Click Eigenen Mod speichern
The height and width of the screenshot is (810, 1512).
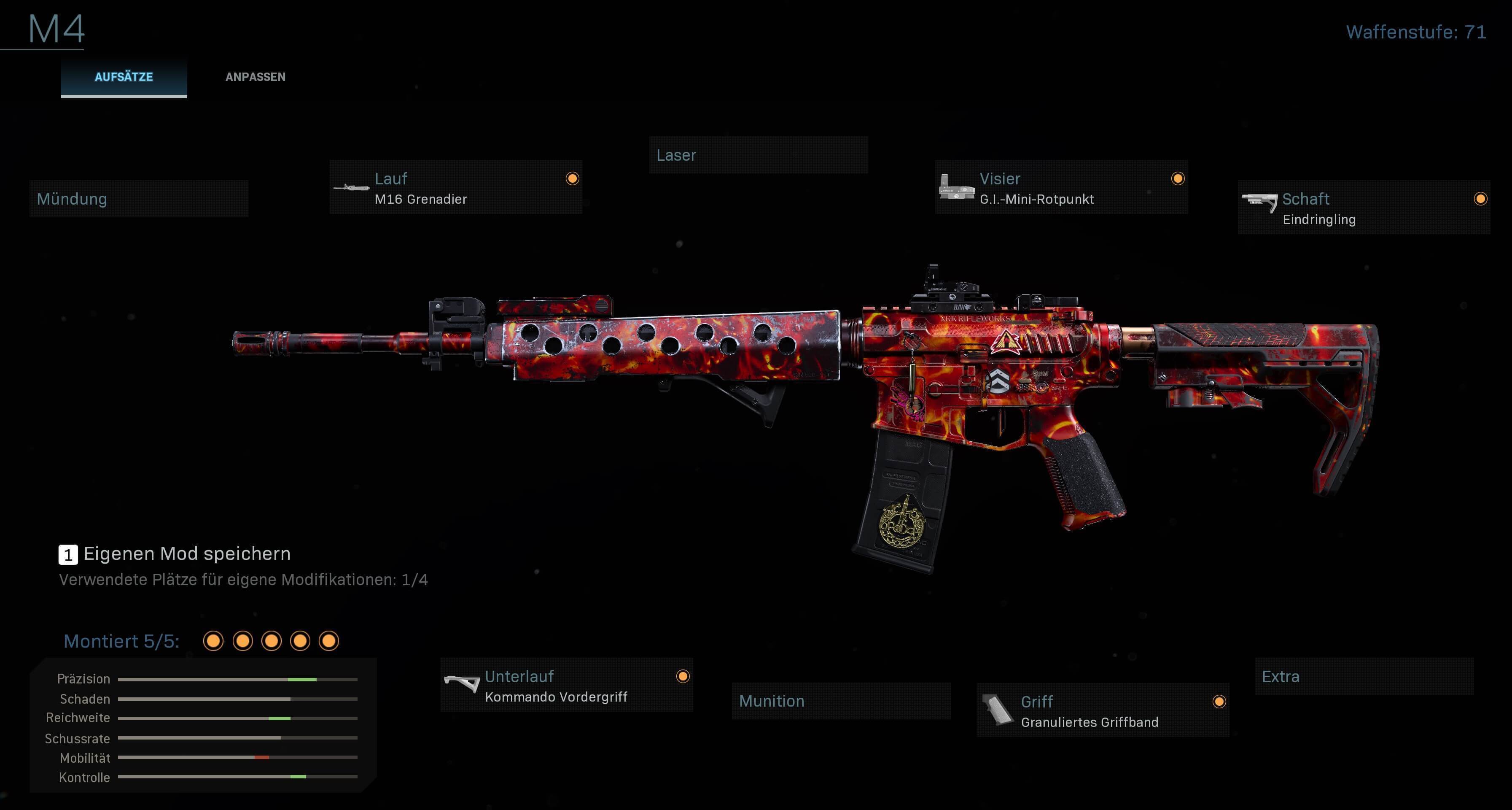tap(187, 554)
